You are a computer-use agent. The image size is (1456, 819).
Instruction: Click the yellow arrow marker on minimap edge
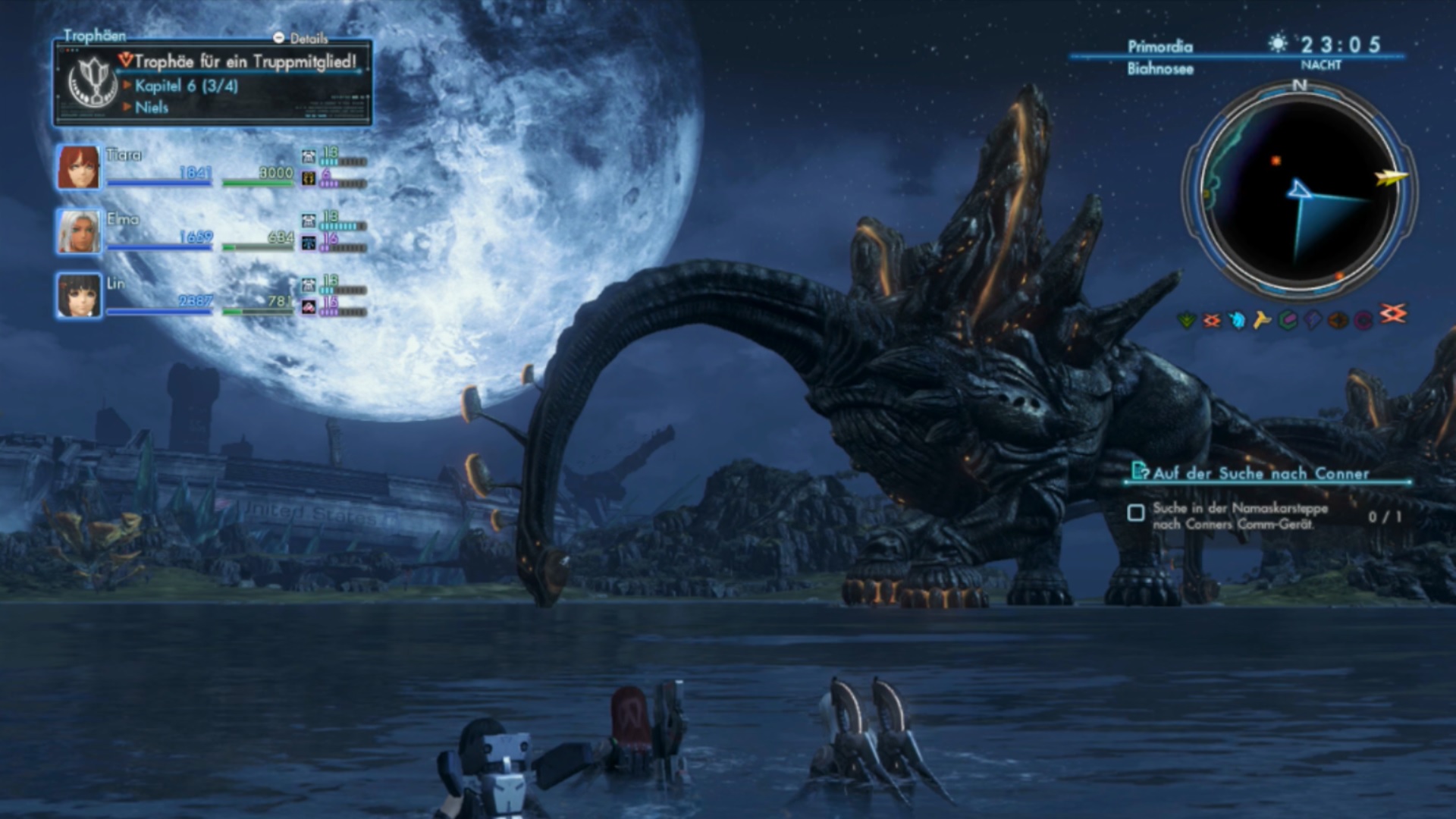click(x=1390, y=179)
